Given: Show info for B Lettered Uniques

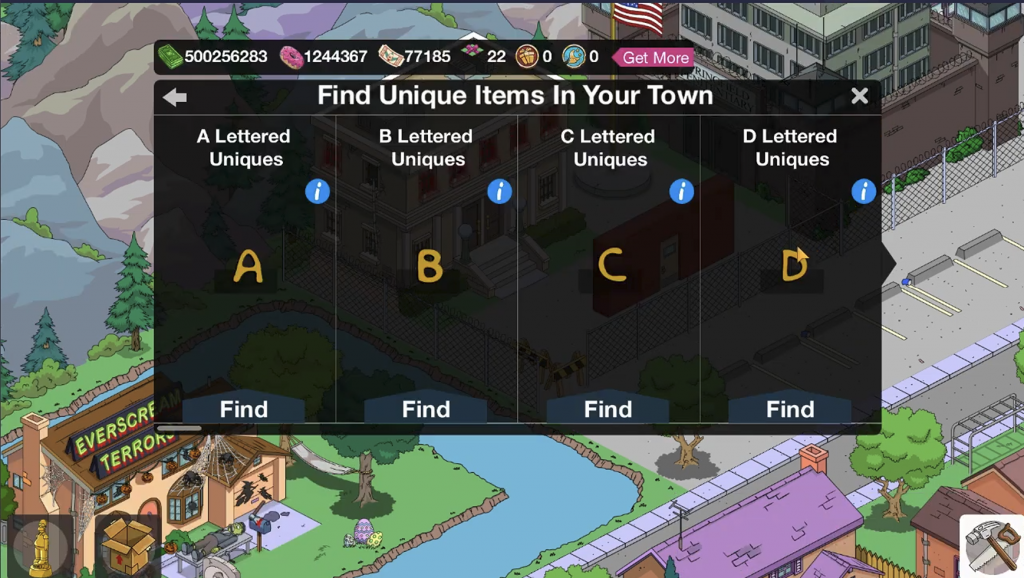Looking at the screenshot, I should [499, 191].
